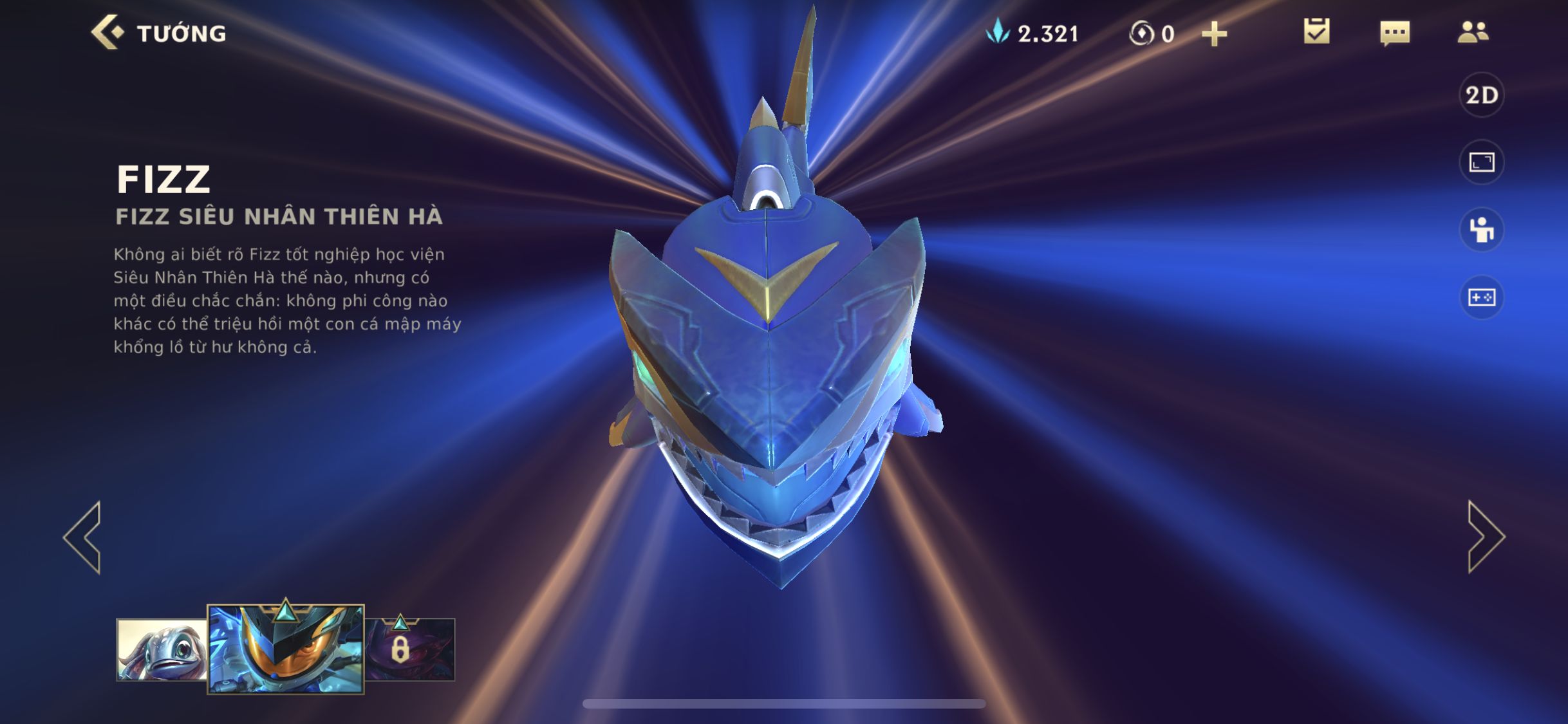Open the champion pose button
Image resolution: width=1568 pixels, height=724 pixels.
(1481, 230)
